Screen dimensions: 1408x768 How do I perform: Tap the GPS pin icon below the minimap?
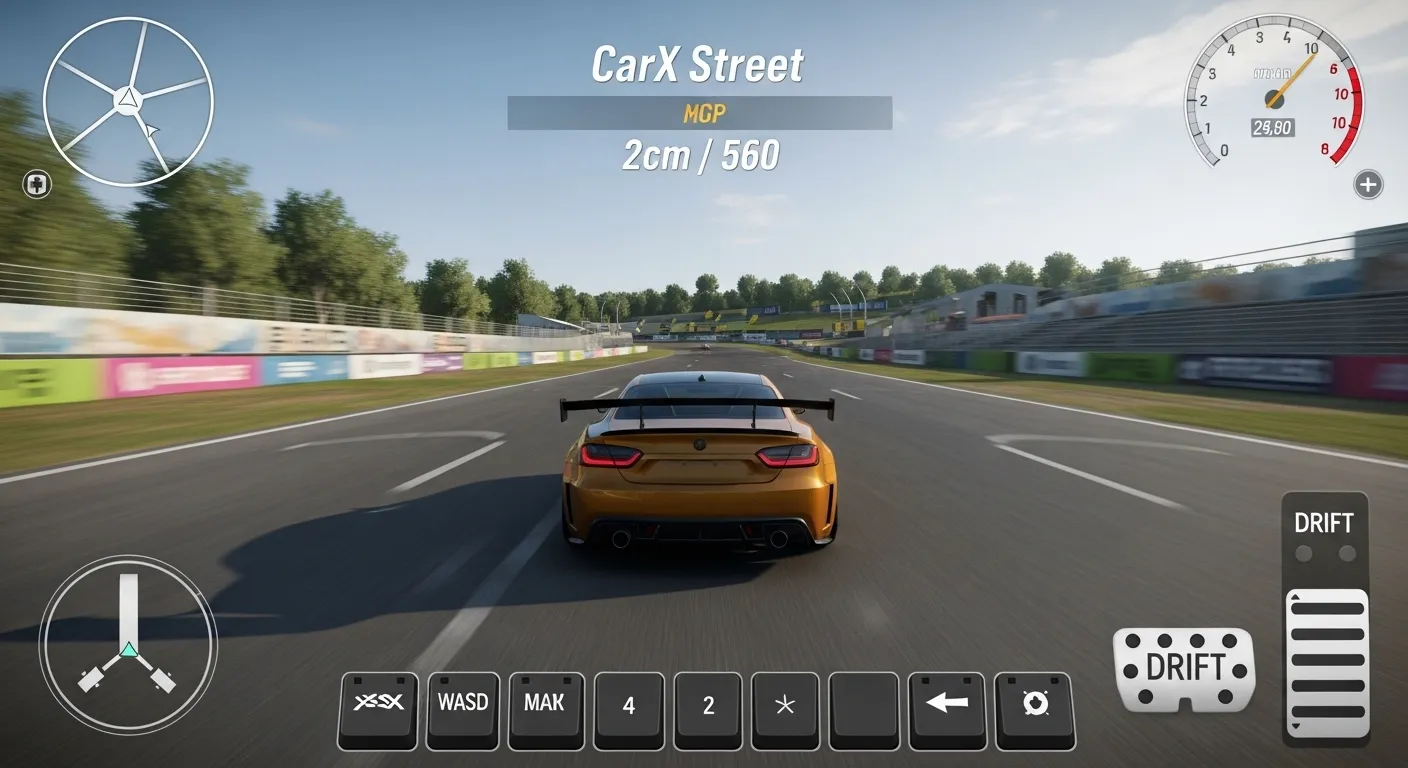pos(35,183)
